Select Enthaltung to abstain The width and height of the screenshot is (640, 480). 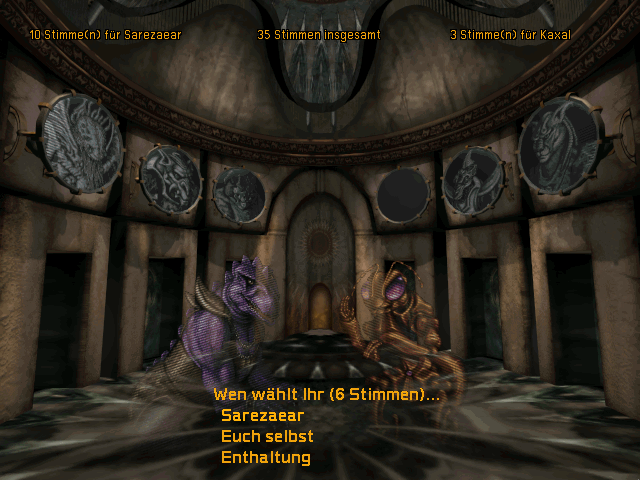pos(265,457)
